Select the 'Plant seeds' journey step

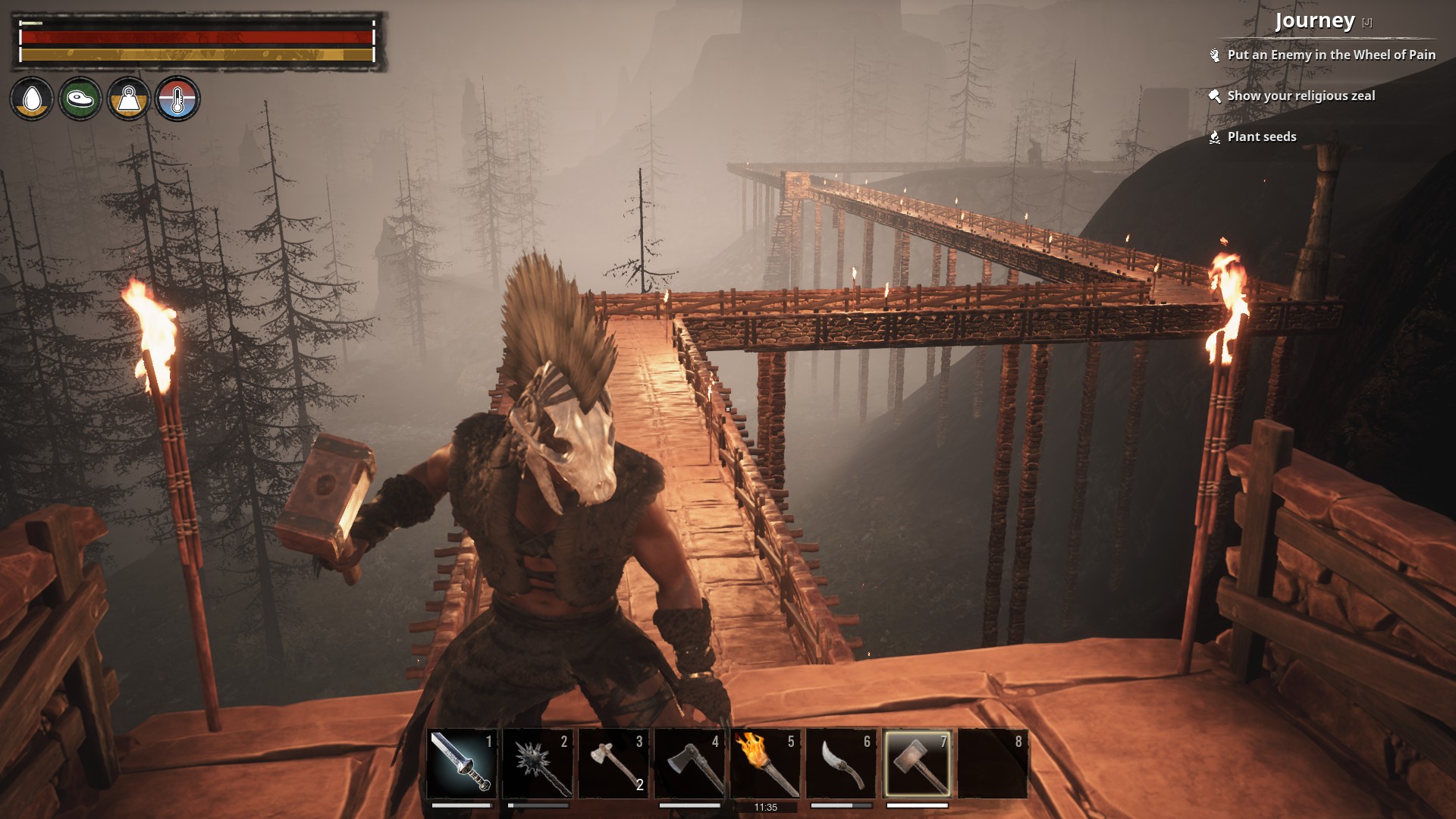[x=1261, y=136]
